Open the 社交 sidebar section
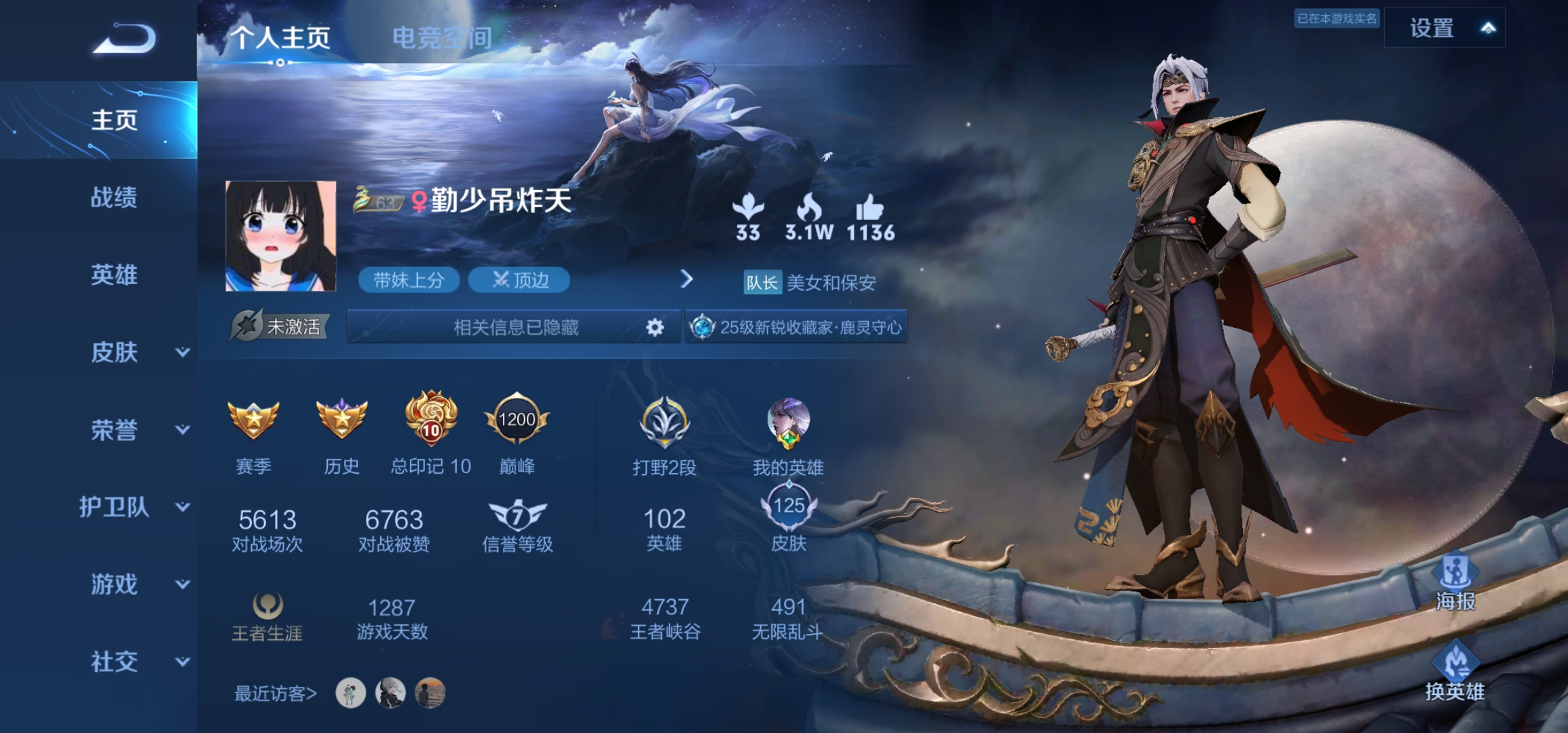 pos(136,662)
